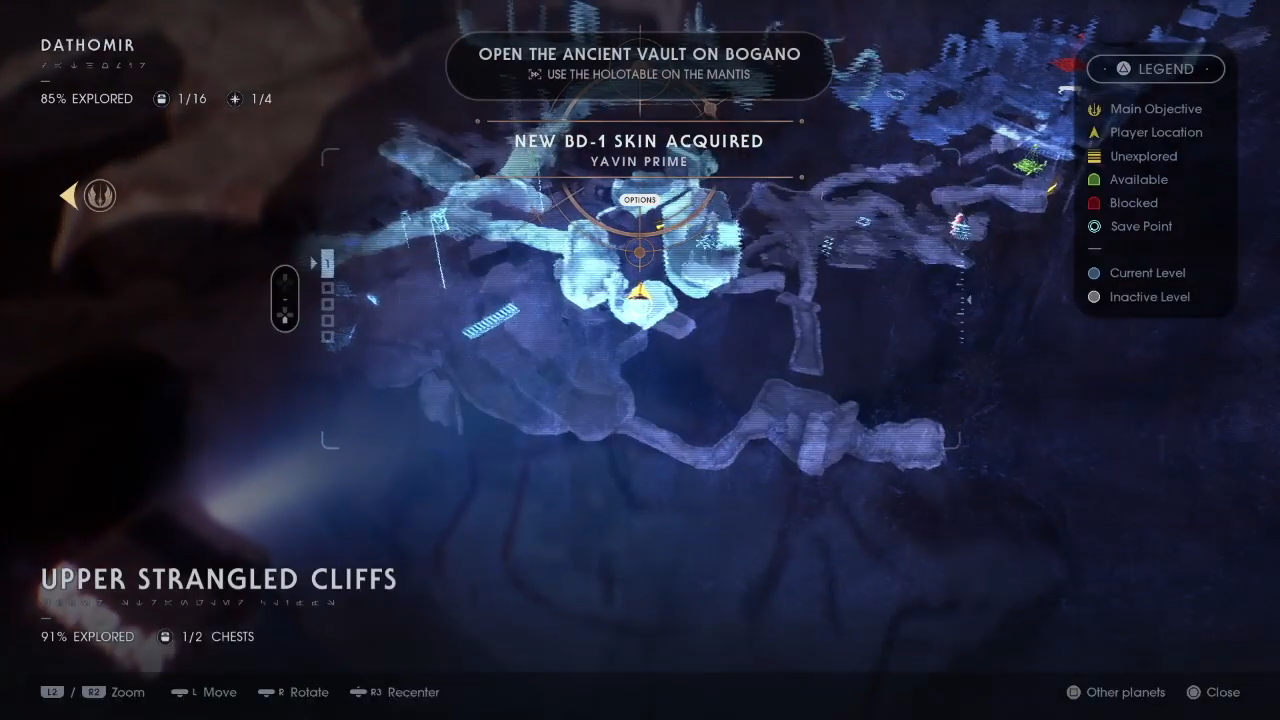
Task: Collapse the Legend panel
Action: pyautogui.click(x=1155, y=68)
